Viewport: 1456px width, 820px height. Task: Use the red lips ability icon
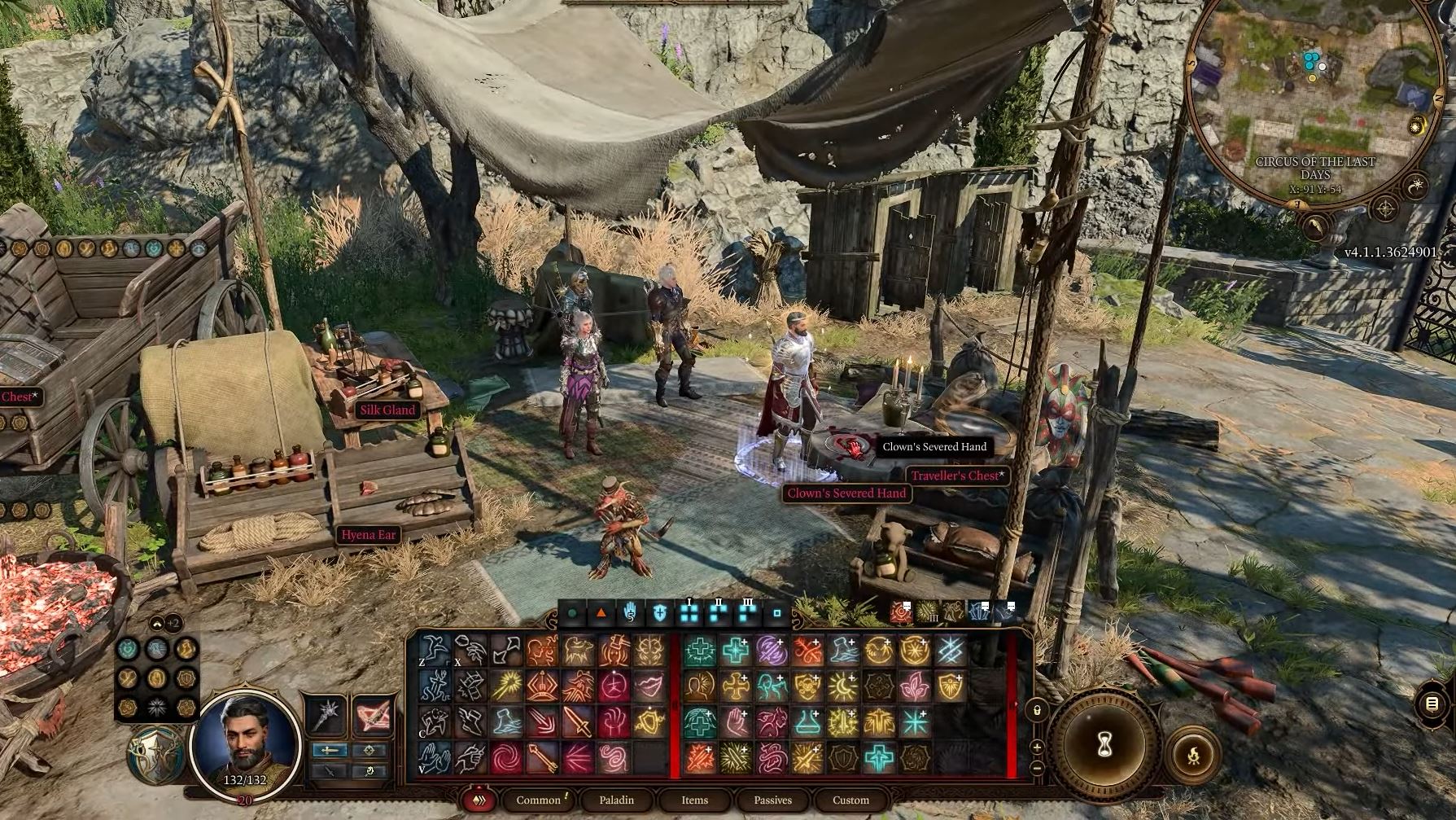[649, 686]
